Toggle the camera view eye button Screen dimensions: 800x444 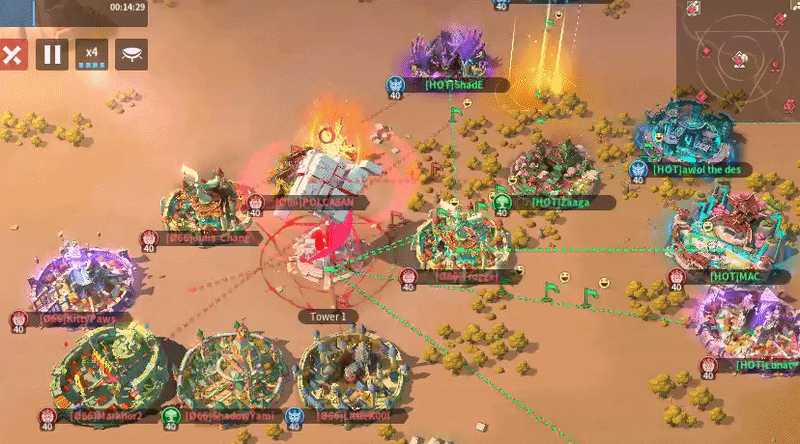pos(131,54)
